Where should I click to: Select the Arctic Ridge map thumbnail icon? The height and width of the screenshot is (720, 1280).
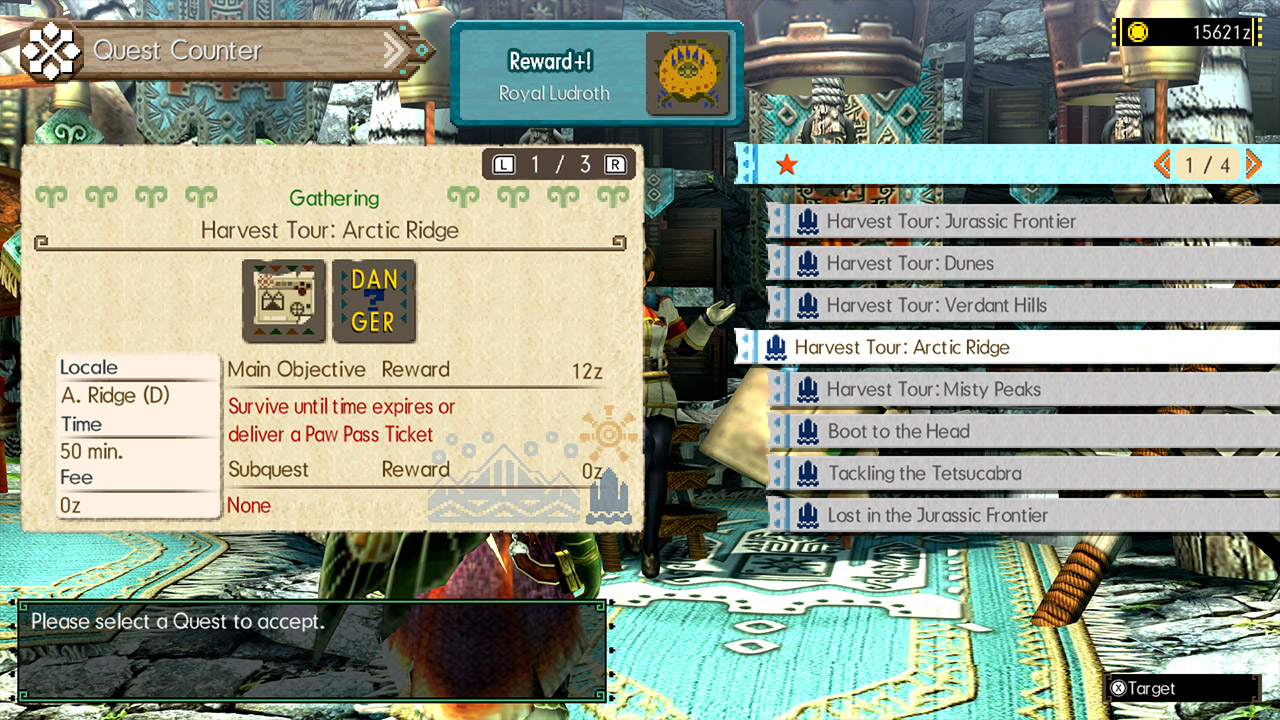click(x=283, y=301)
